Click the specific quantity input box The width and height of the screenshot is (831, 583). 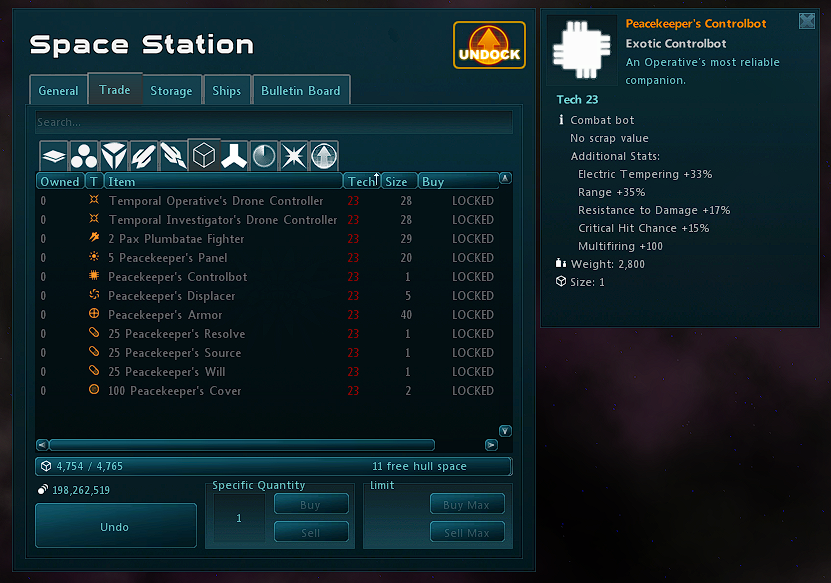pos(239,519)
